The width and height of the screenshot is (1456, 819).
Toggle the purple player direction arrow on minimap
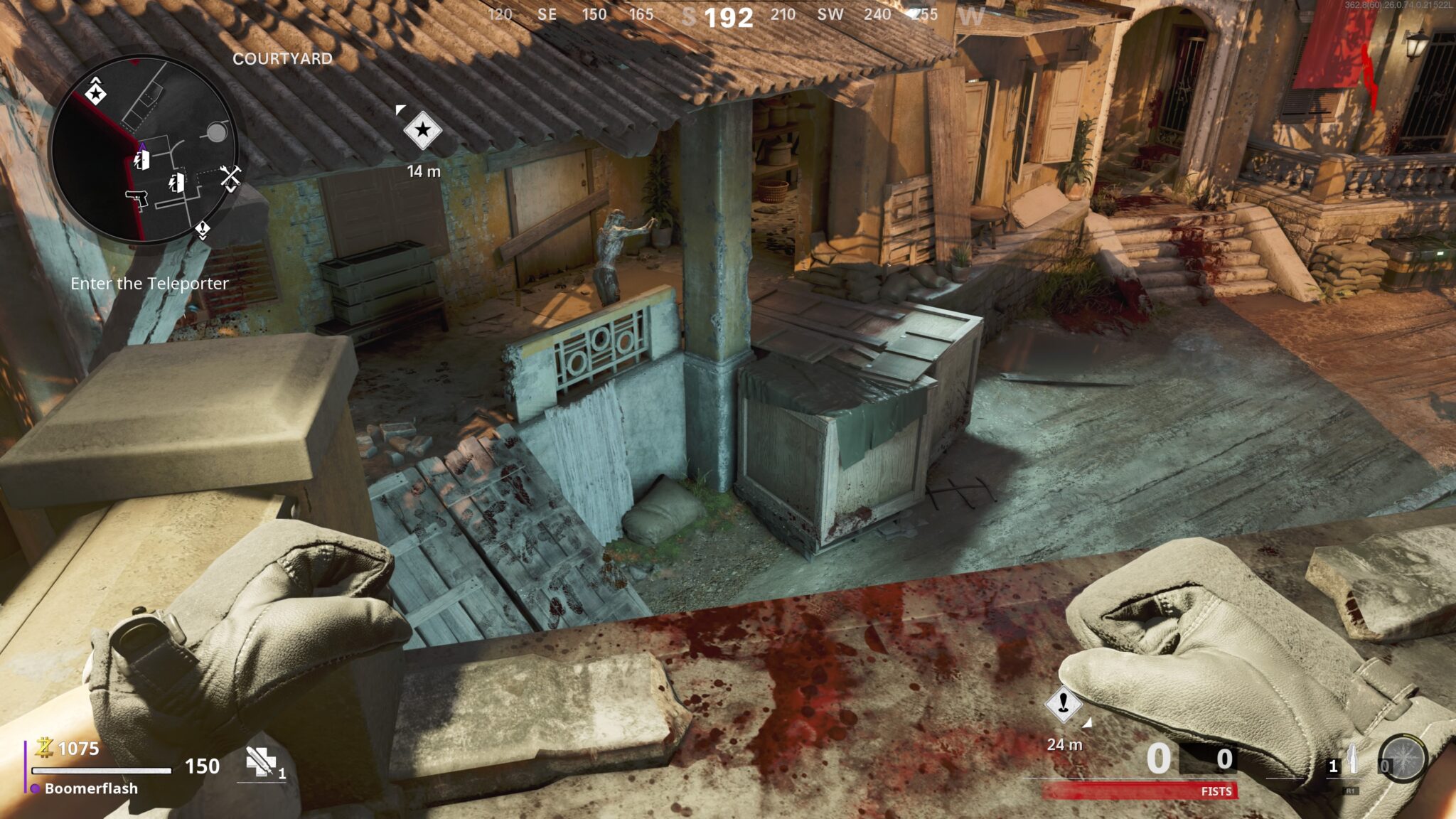pos(144,145)
